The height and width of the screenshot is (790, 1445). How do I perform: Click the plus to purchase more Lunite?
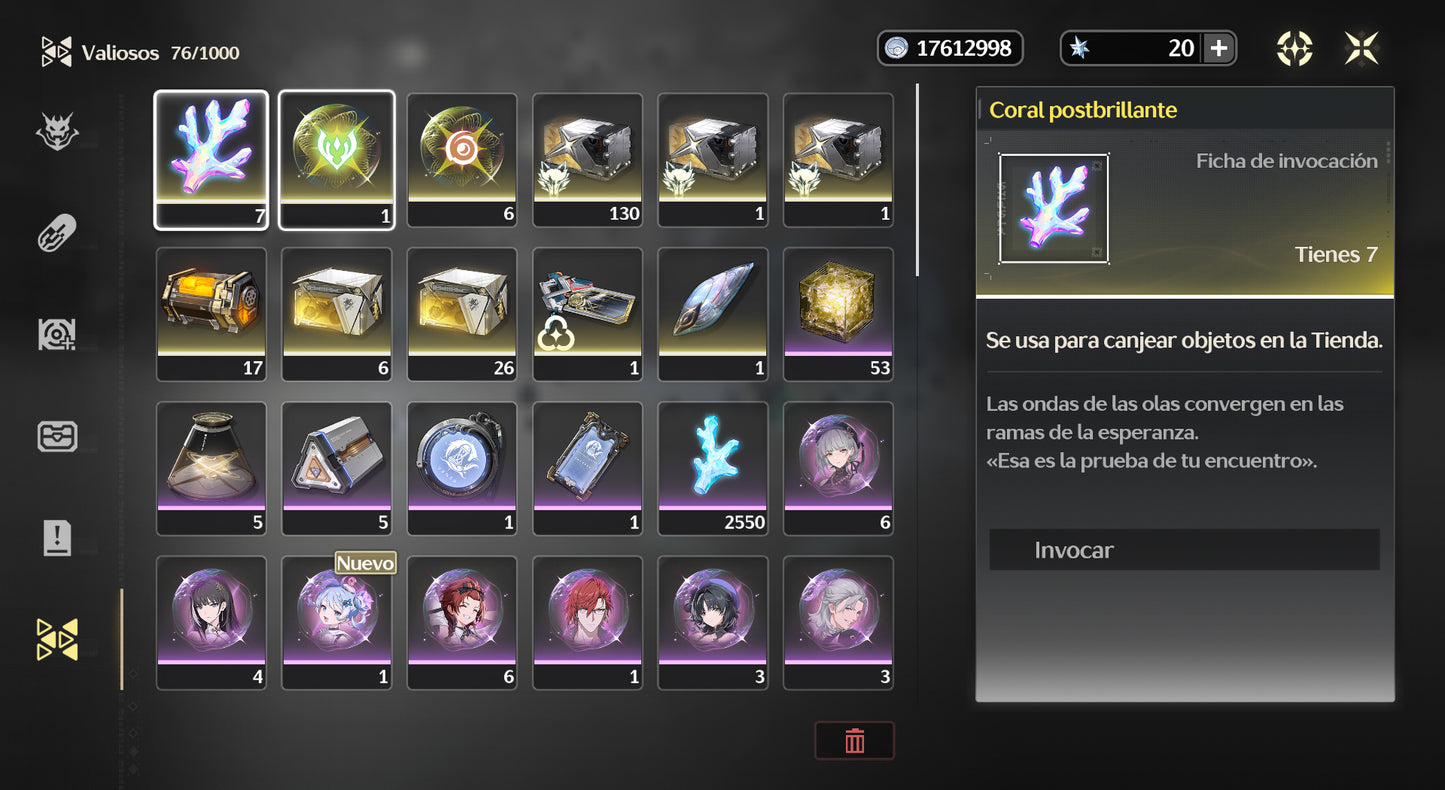pos(1218,47)
